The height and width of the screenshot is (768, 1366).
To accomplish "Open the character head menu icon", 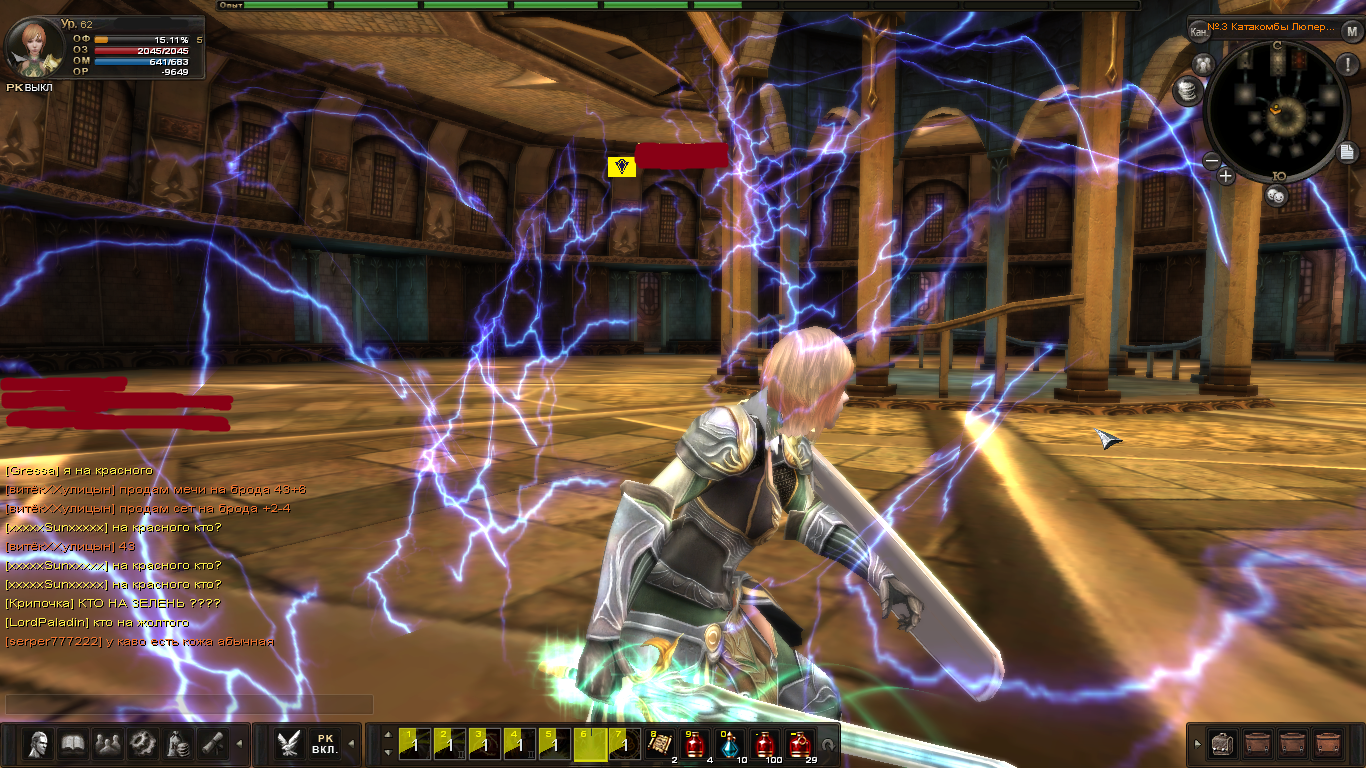I will pyautogui.click(x=39, y=744).
